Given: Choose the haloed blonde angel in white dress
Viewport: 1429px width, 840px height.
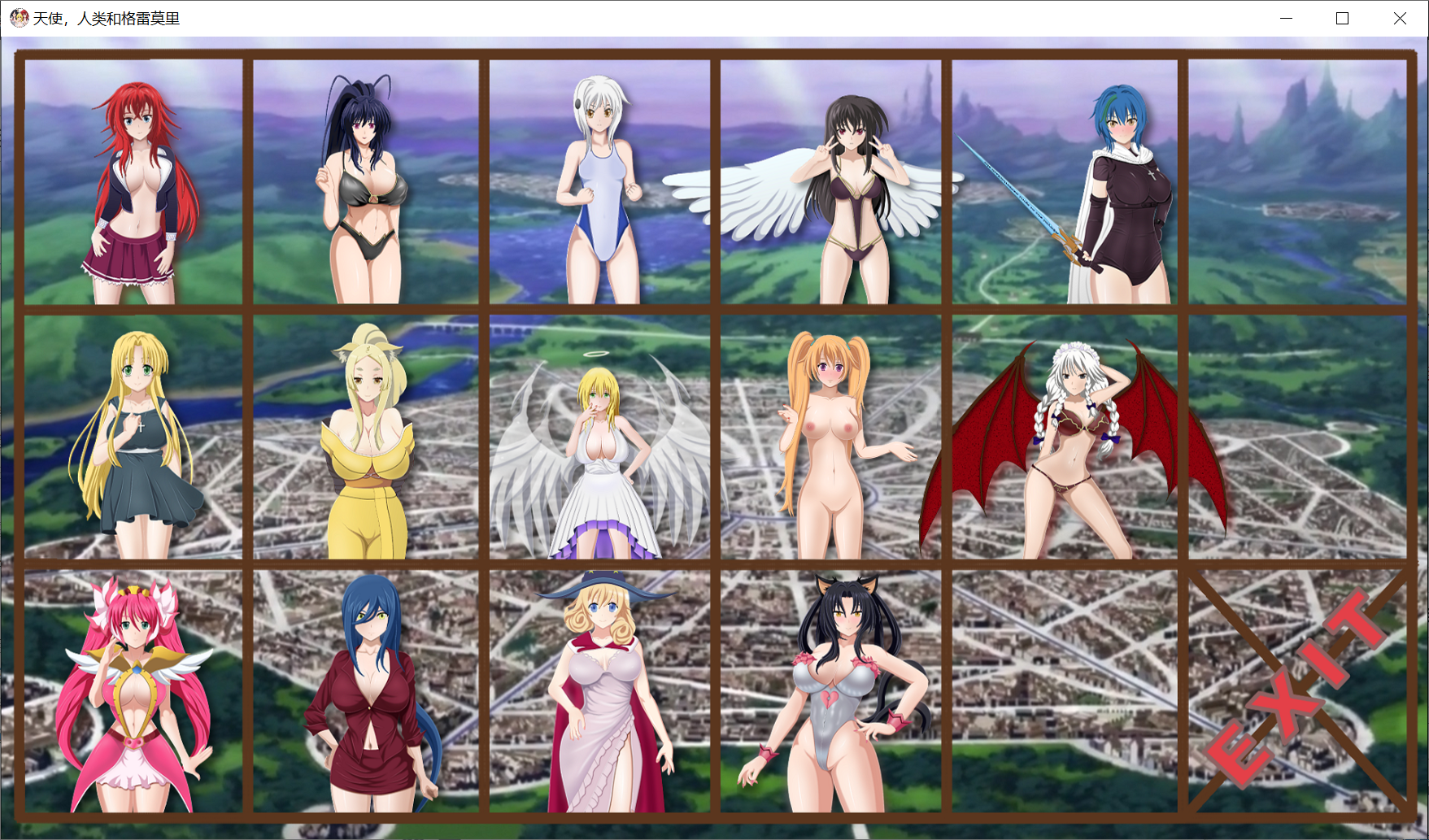Looking at the screenshot, I should pos(599,437).
